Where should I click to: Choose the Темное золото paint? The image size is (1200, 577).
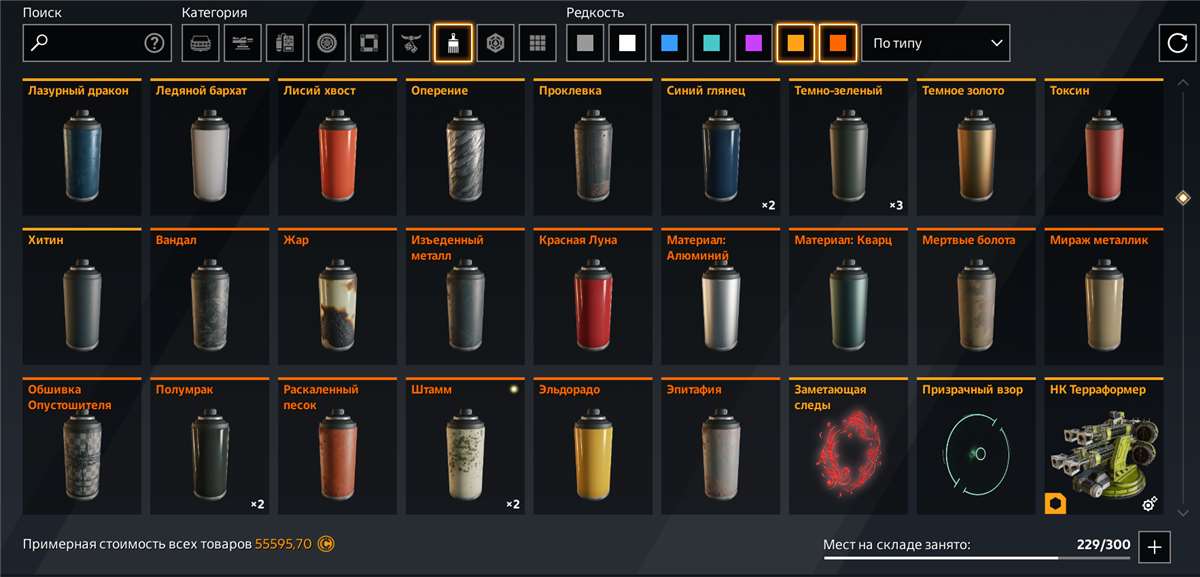[x=976, y=148]
